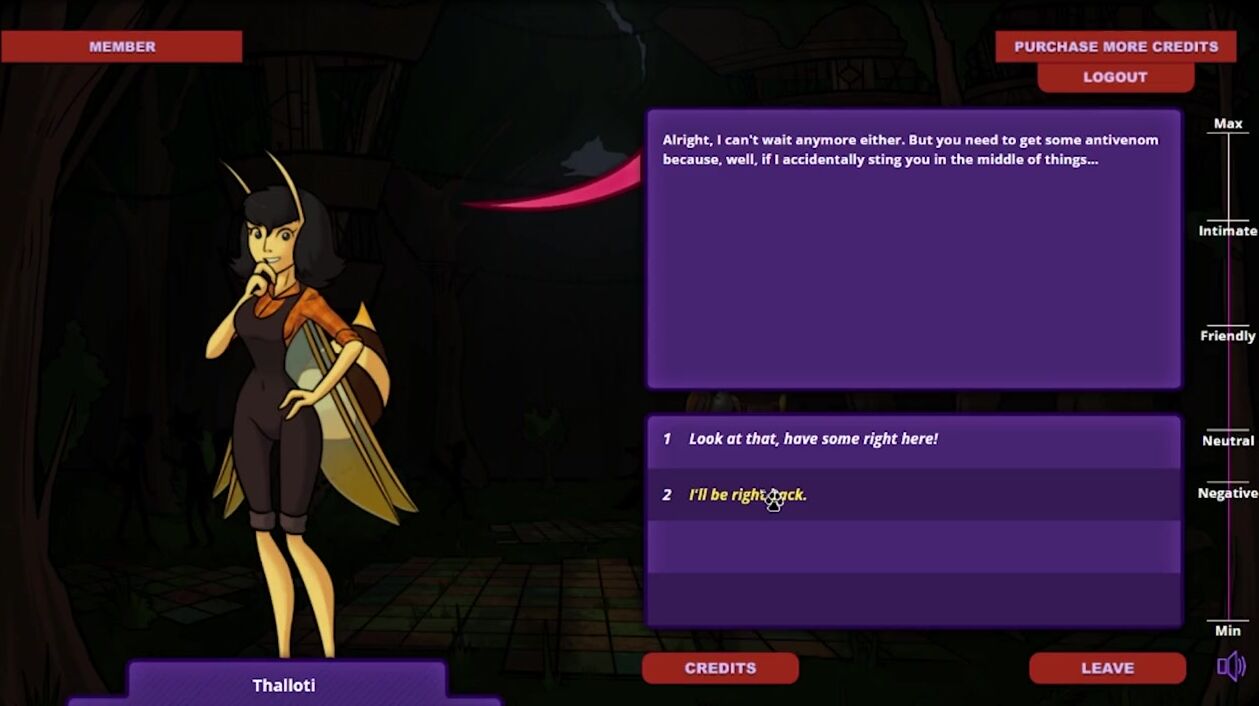The image size is (1259, 706).
Task: Click the MEMBER button
Action: pos(122,46)
